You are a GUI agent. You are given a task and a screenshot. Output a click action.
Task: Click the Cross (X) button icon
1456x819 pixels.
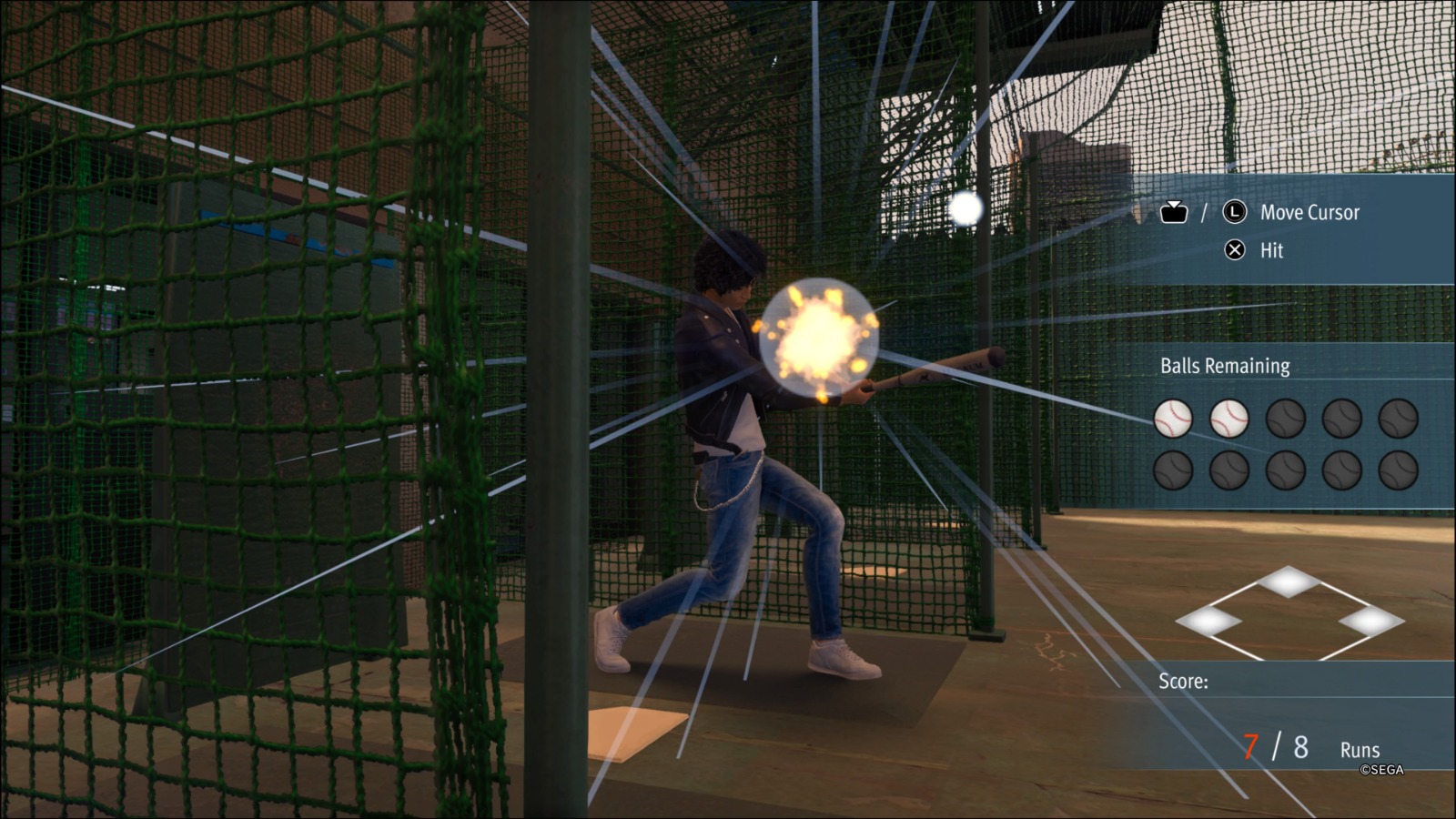coord(1233,251)
